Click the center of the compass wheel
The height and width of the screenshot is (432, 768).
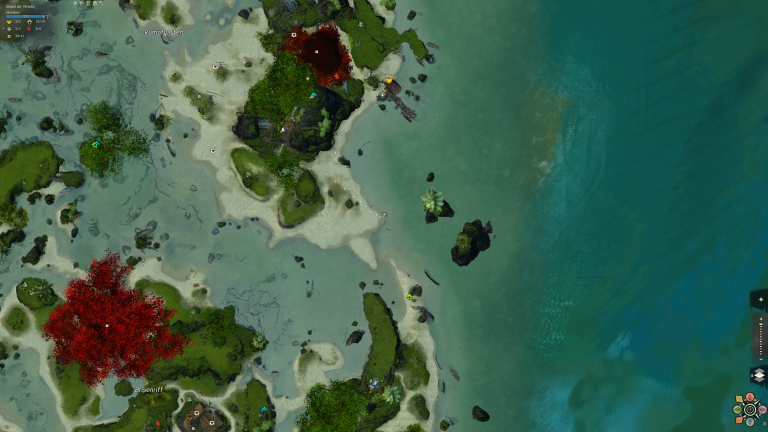tap(750, 409)
